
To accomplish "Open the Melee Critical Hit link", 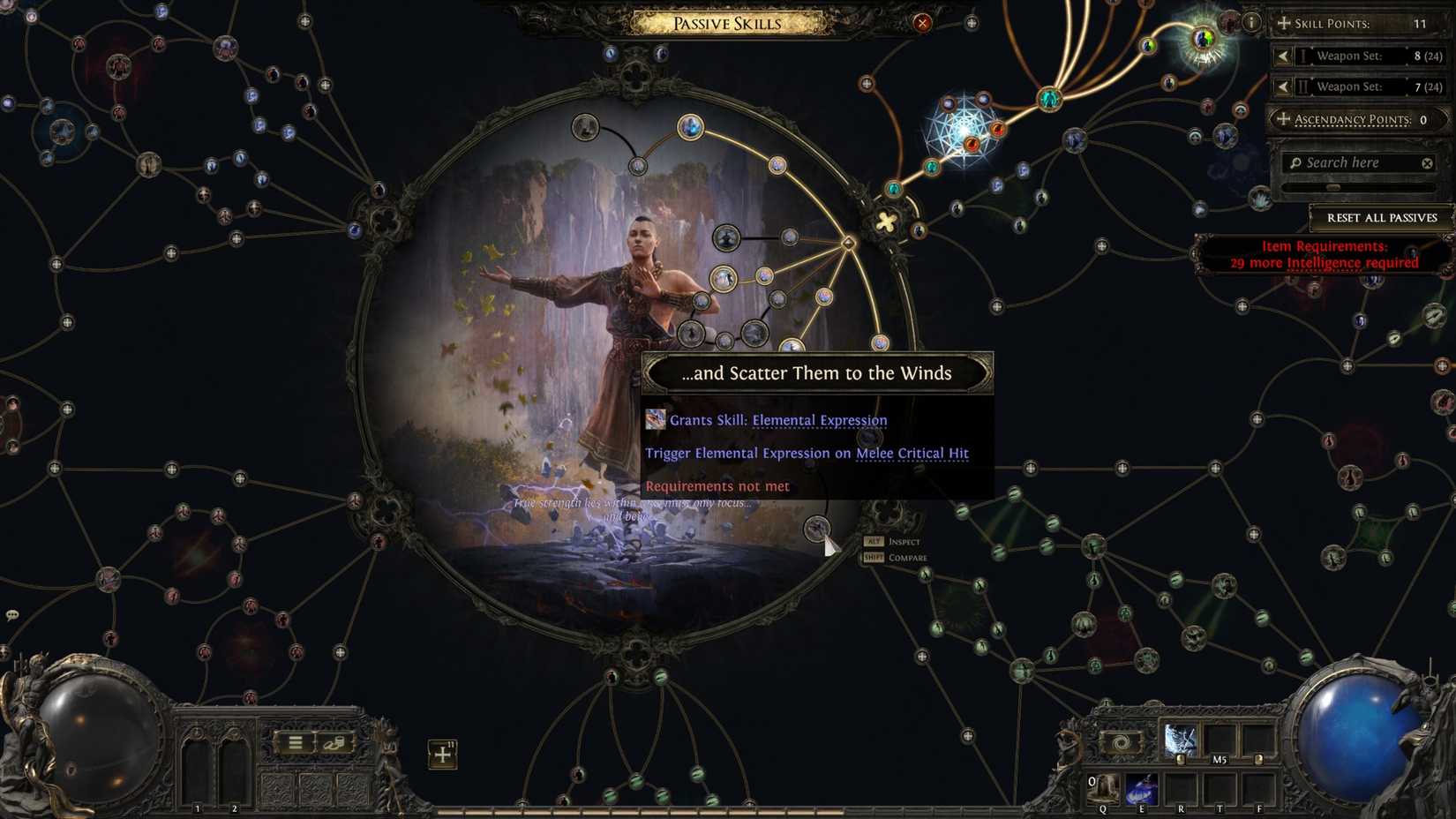I will click(x=912, y=453).
